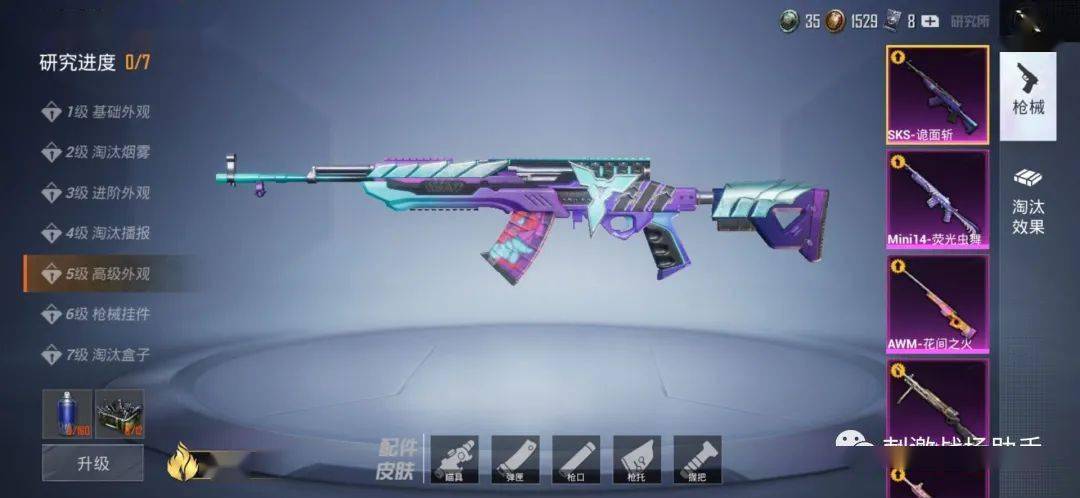The image size is (1080, 498).
Task: Tap the 升级 upgrade button
Action: click(92, 463)
